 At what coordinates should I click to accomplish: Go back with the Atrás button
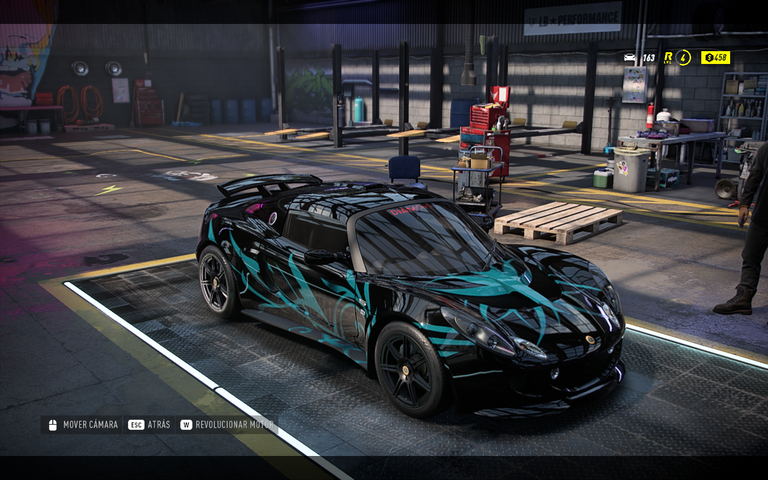(x=149, y=424)
